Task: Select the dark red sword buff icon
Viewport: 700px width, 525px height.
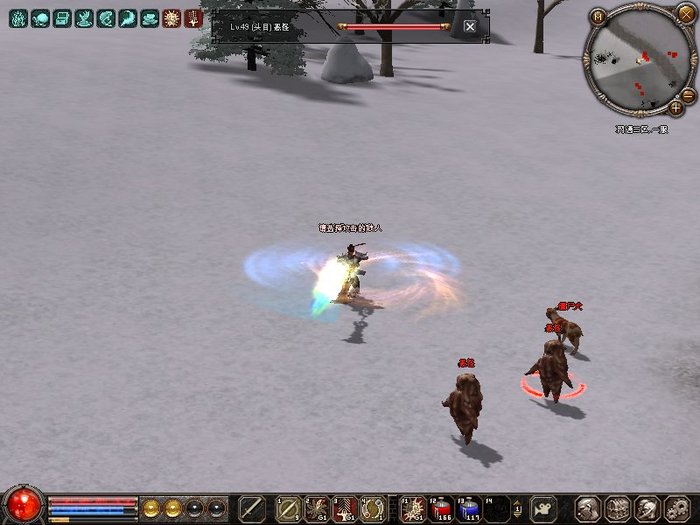Action: coord(193,18)
